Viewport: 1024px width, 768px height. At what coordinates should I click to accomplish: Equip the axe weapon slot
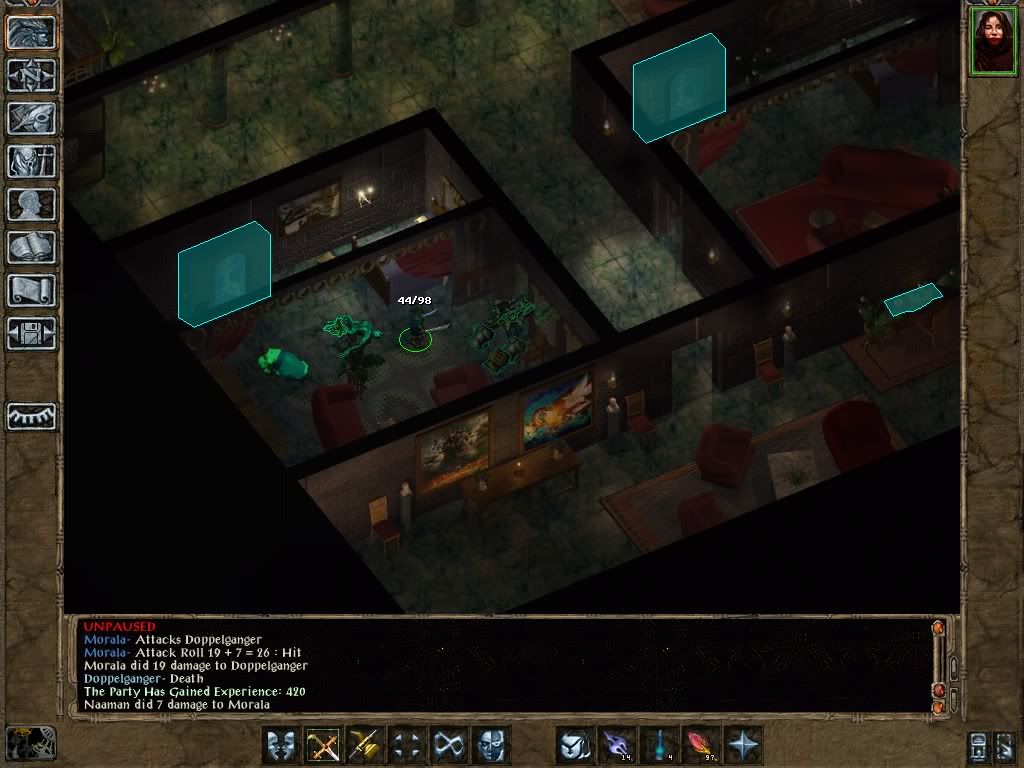366,745
